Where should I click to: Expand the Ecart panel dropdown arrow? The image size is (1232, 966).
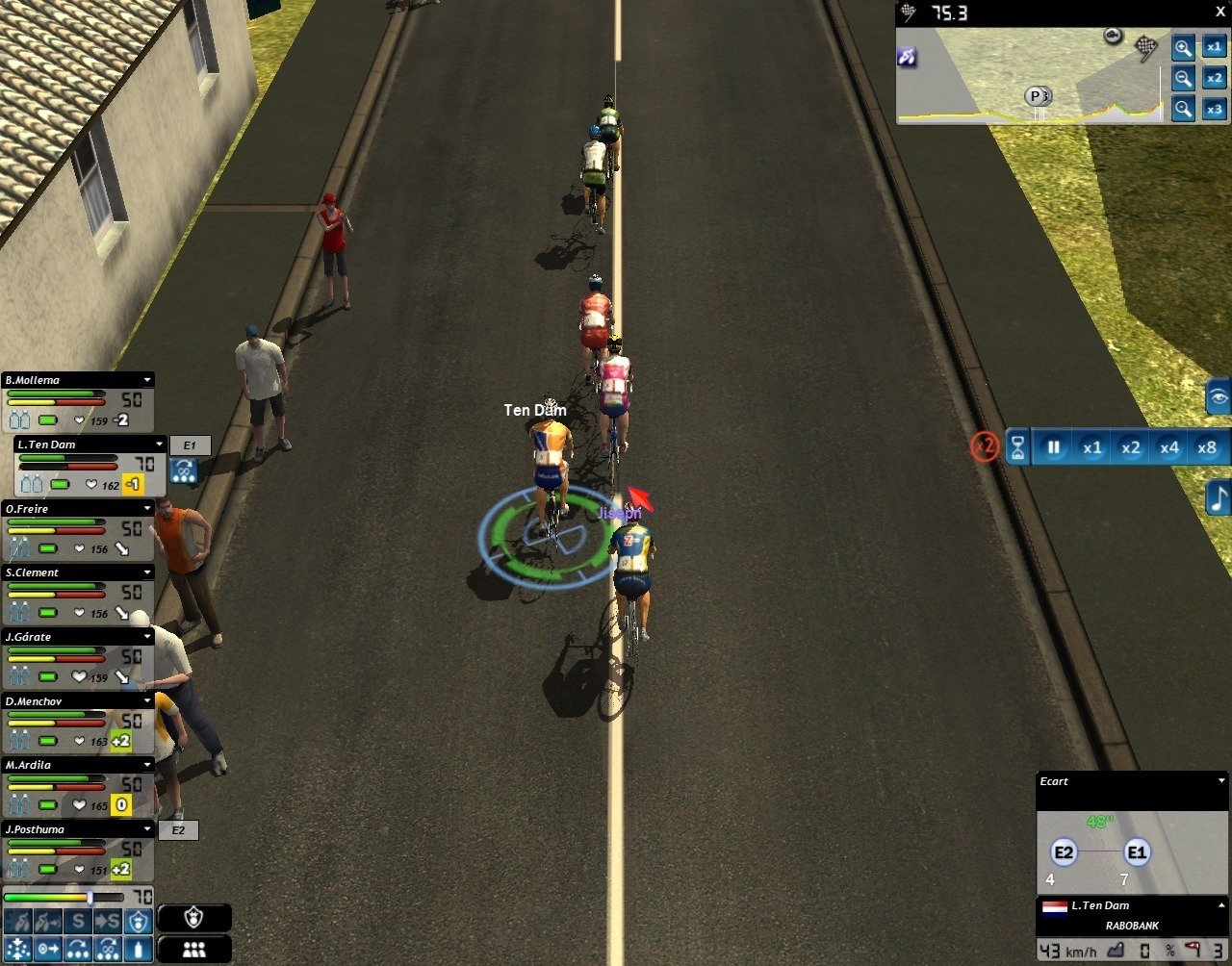tap(1221, 781)
